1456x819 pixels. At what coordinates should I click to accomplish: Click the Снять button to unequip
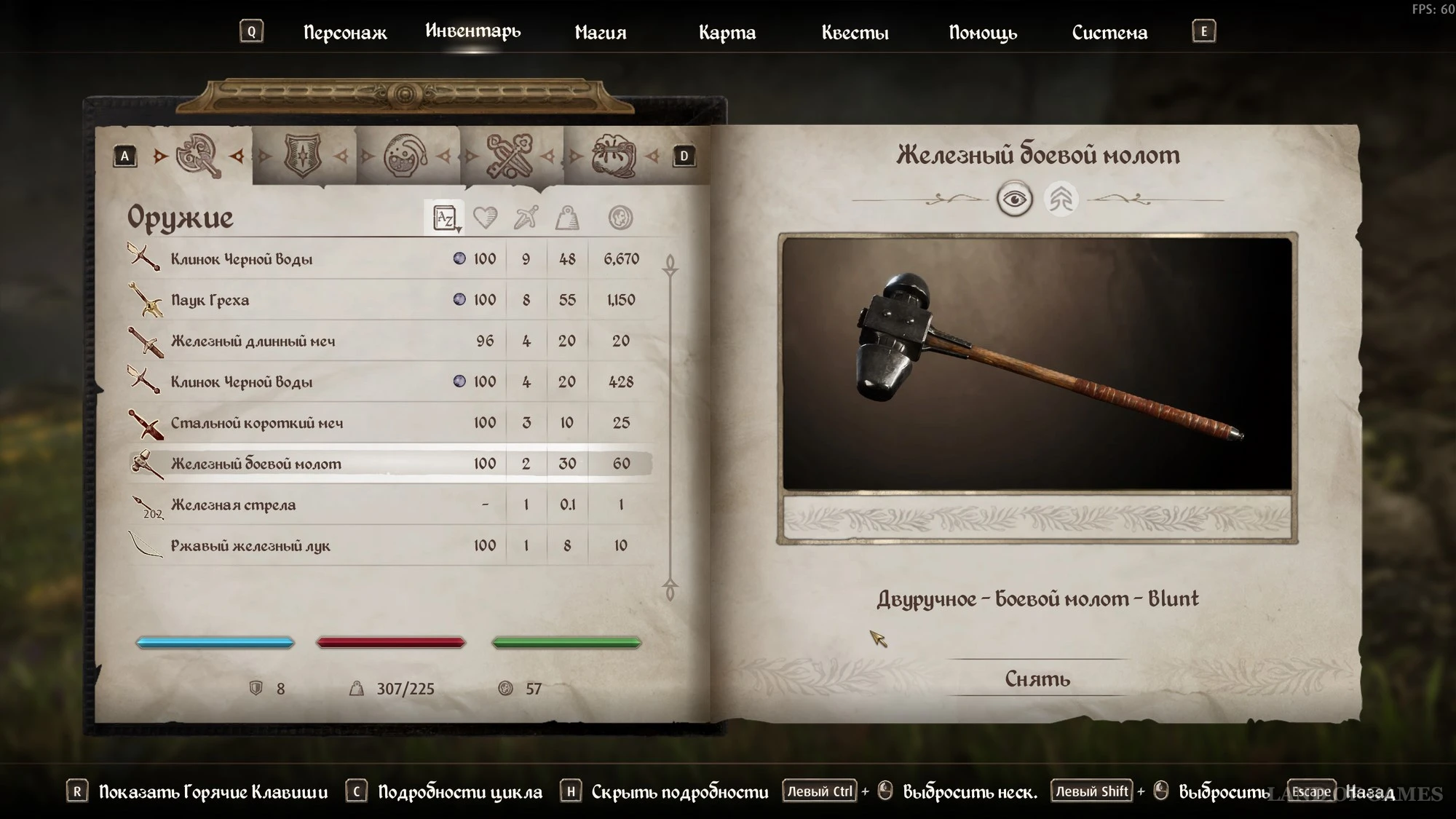point(1037,678)
